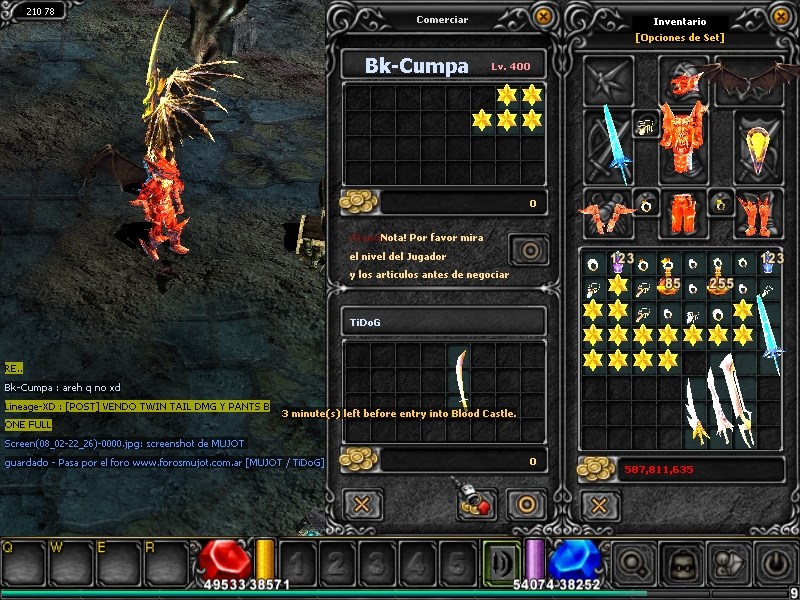800x600 pixels.
Task: Open the magnifier search button on the bar
Action: click(632, 563)
